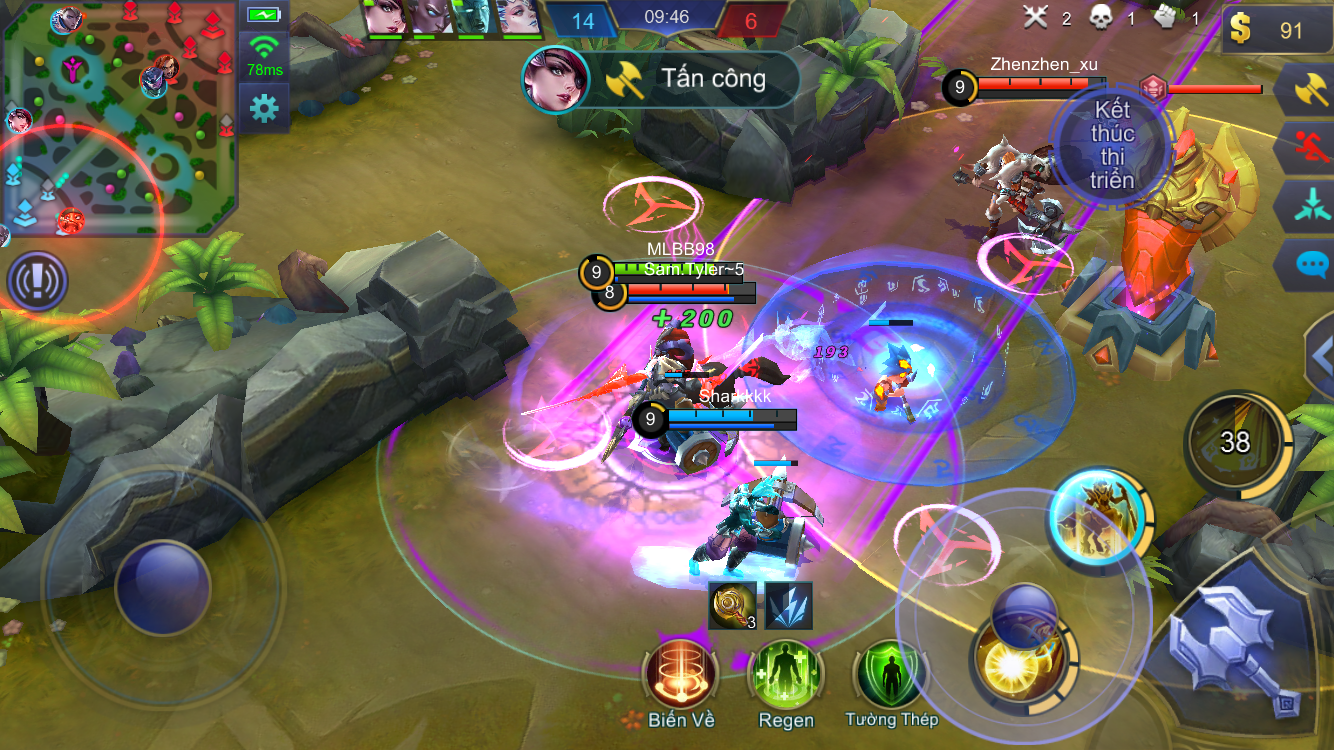Send the attack quick signal with axe icon
1334x750 pixels.
[x=1309, y=91]
